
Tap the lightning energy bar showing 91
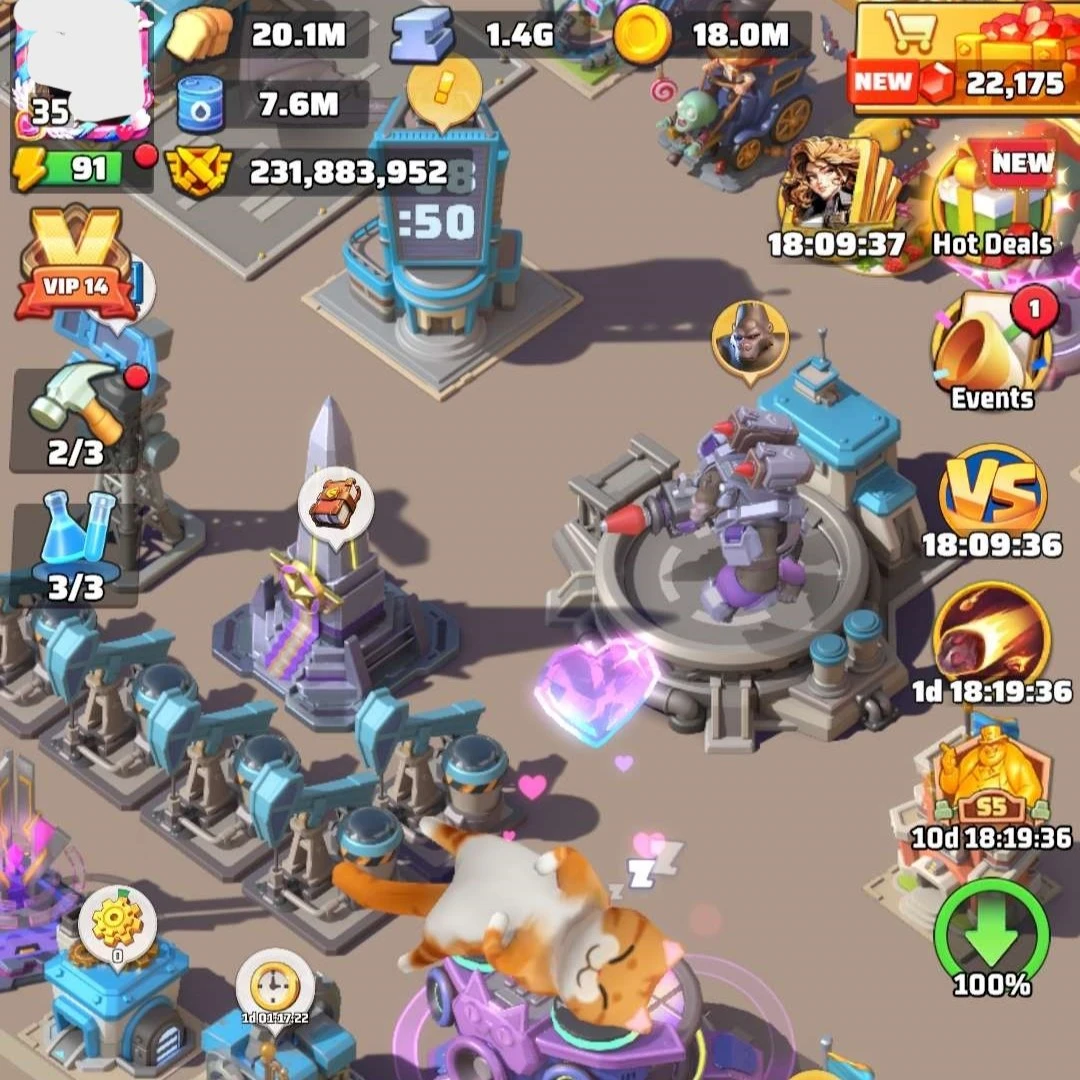point(82,169)
